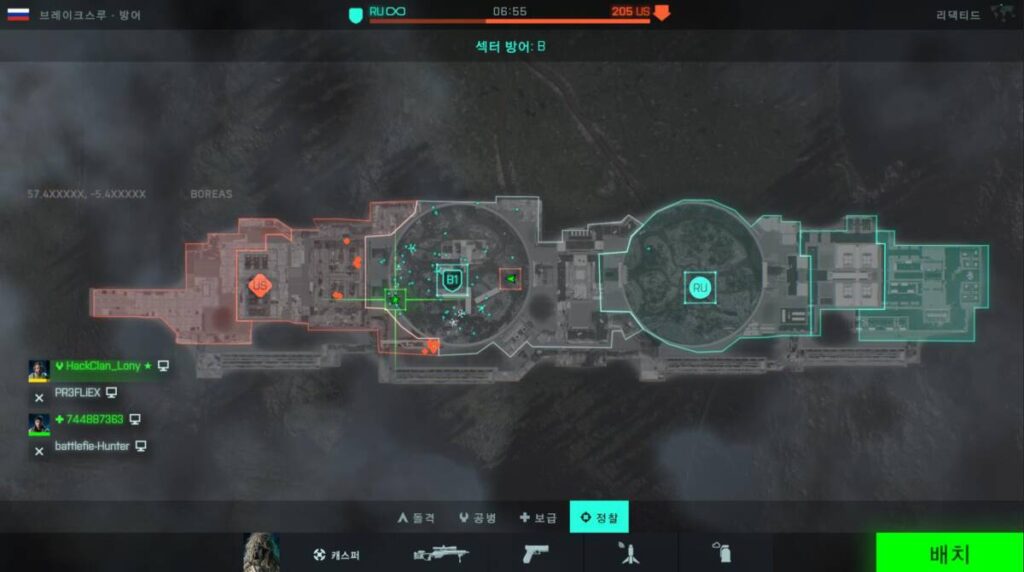Open the sniper rifle primary weapon slot
The height and width of the screenshot is (572, 1024).
pos(442,553)
